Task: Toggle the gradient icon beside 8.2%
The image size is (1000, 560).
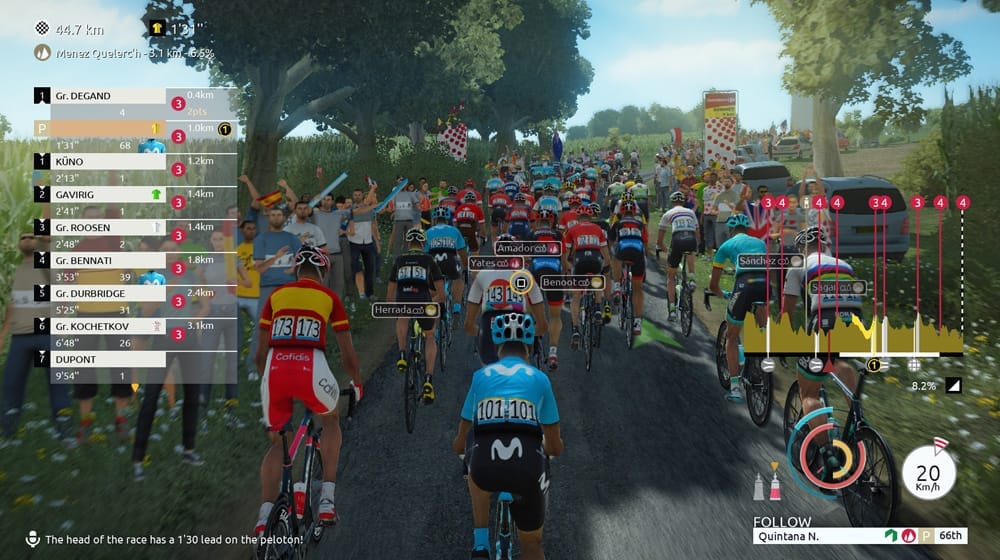Action: 953,385
